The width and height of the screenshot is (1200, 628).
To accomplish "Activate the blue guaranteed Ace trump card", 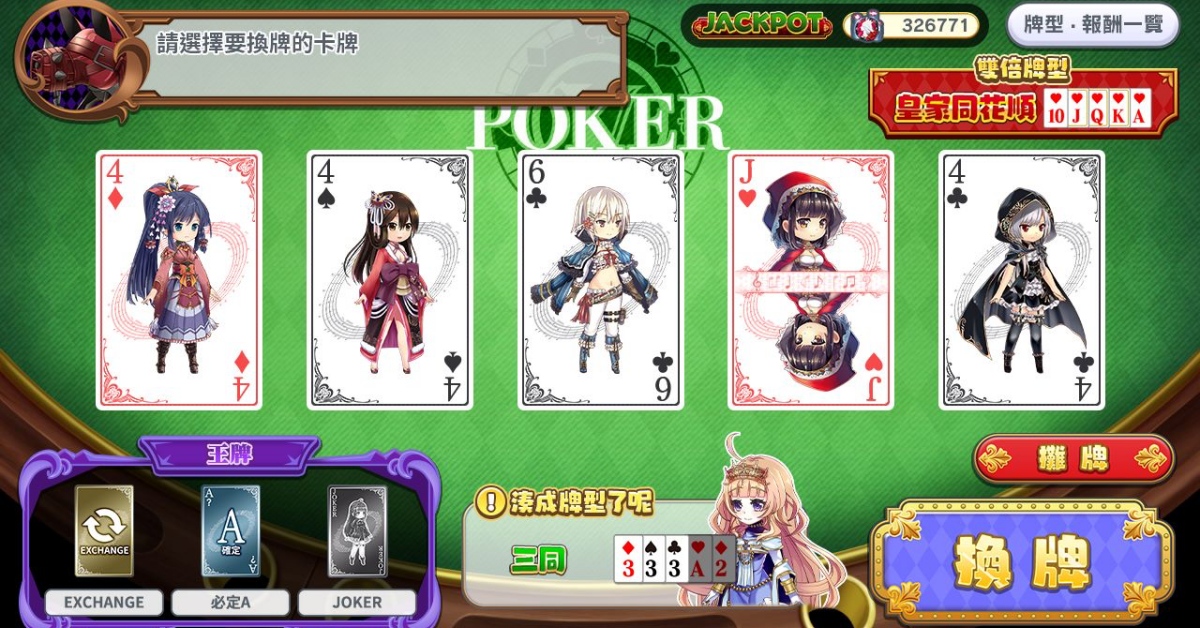I will coord(230,530).
